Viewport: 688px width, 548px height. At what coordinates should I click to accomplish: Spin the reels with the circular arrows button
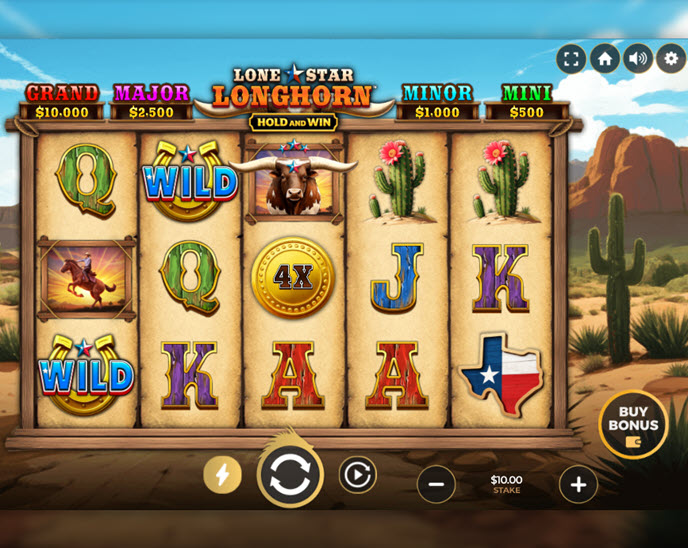click(290, 475)
